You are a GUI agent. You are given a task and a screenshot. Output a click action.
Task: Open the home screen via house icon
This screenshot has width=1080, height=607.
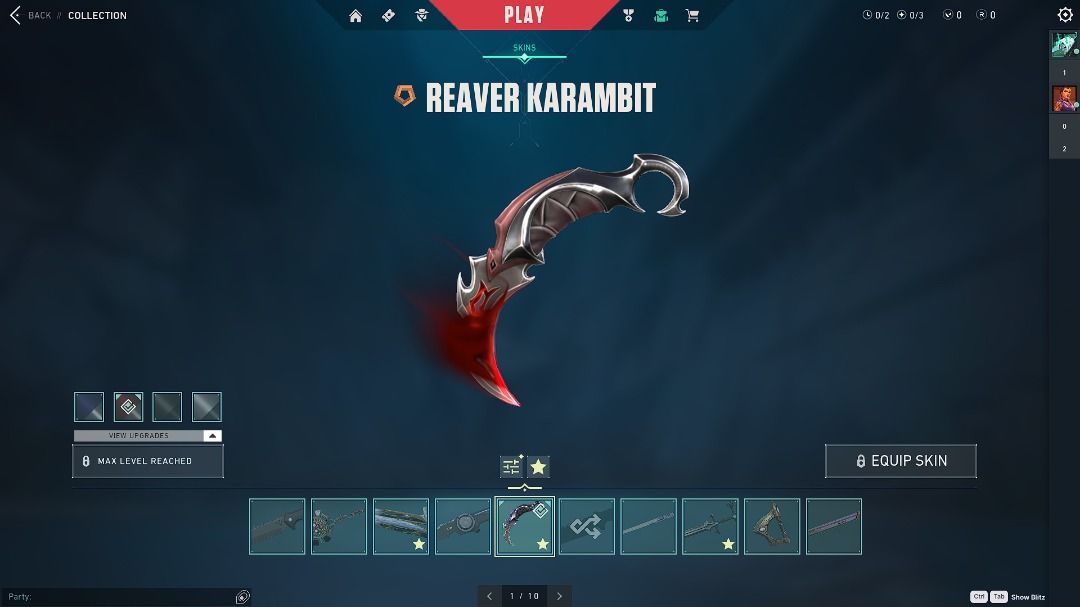pos(355,16)
